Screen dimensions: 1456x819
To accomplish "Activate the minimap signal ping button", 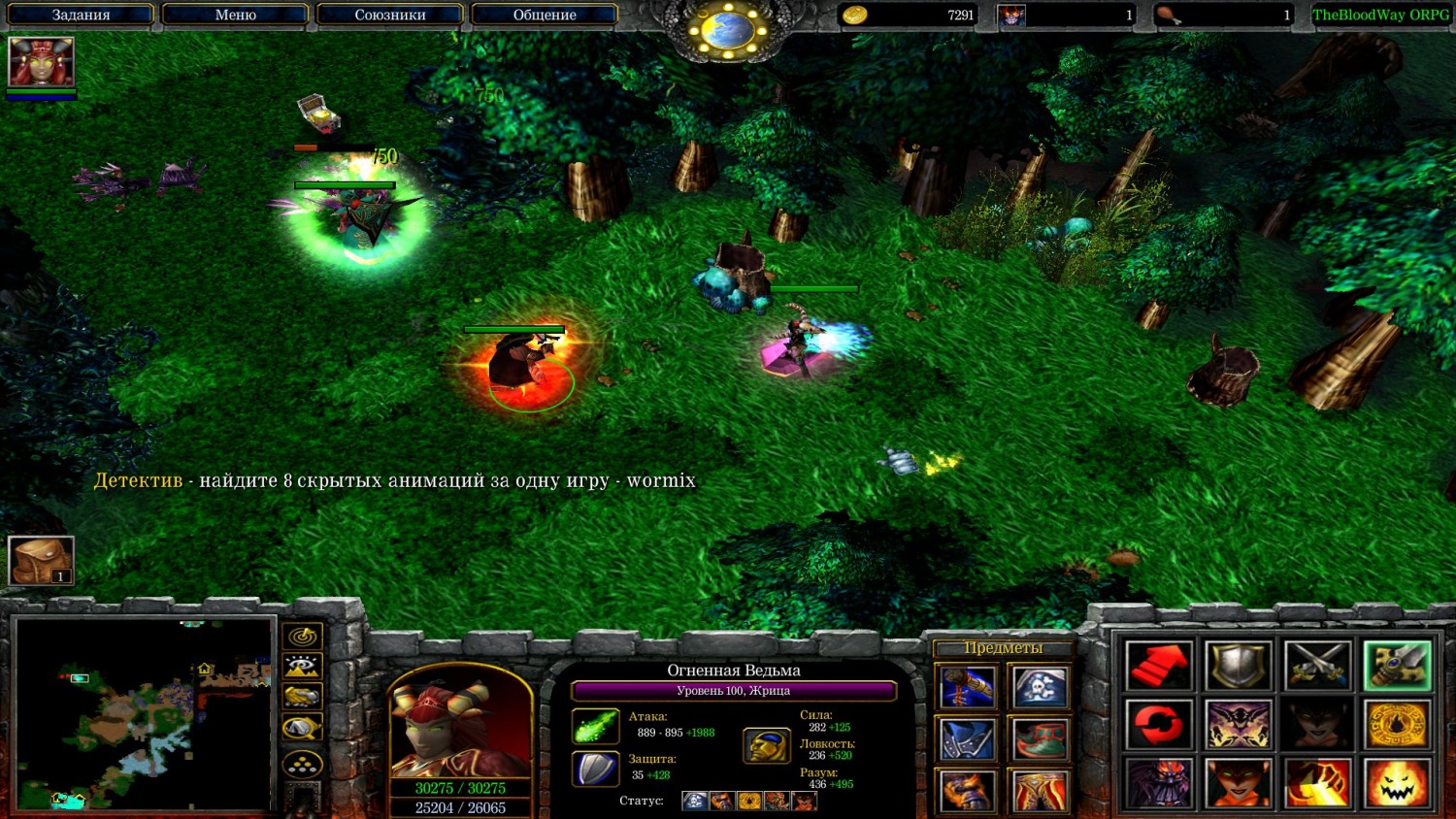I will click(x=303, y=637).
